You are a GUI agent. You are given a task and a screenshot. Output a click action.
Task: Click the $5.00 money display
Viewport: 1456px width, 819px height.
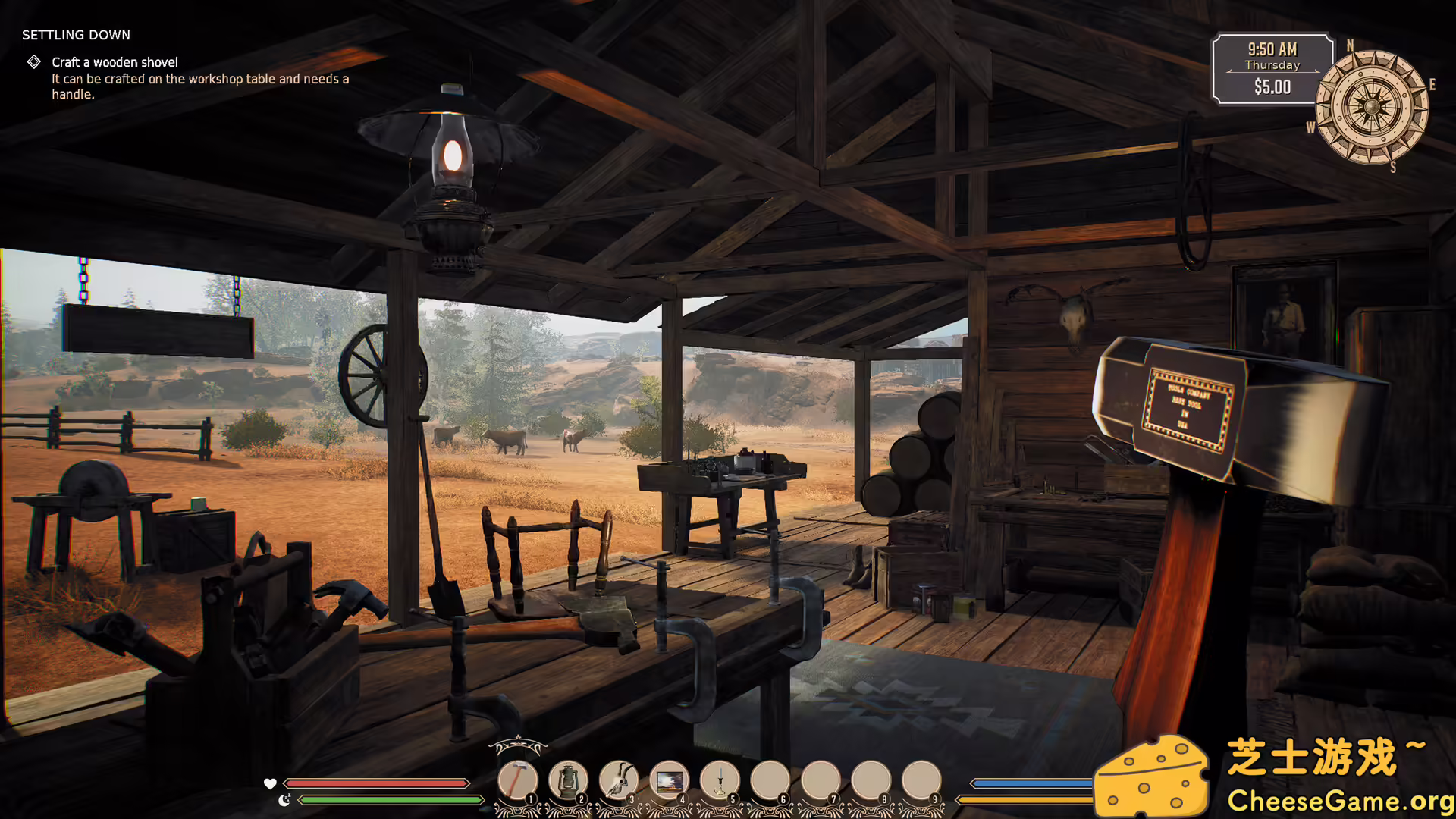[x=1272, y=87]
